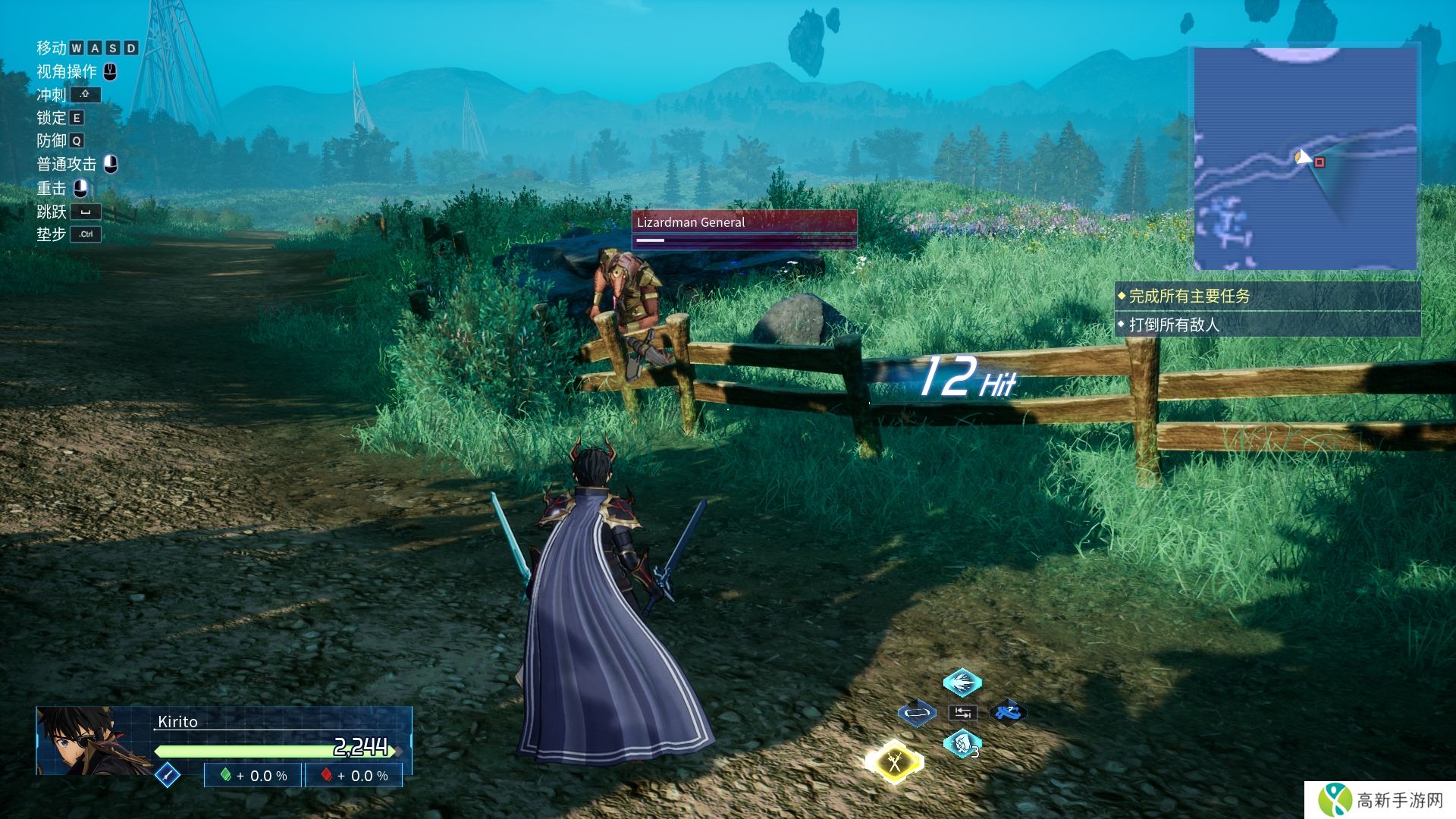The width and height of the screenshot is (1456, 819).
Task: Click the 高新手游网 watermark logo
Action: point(1380,800)
